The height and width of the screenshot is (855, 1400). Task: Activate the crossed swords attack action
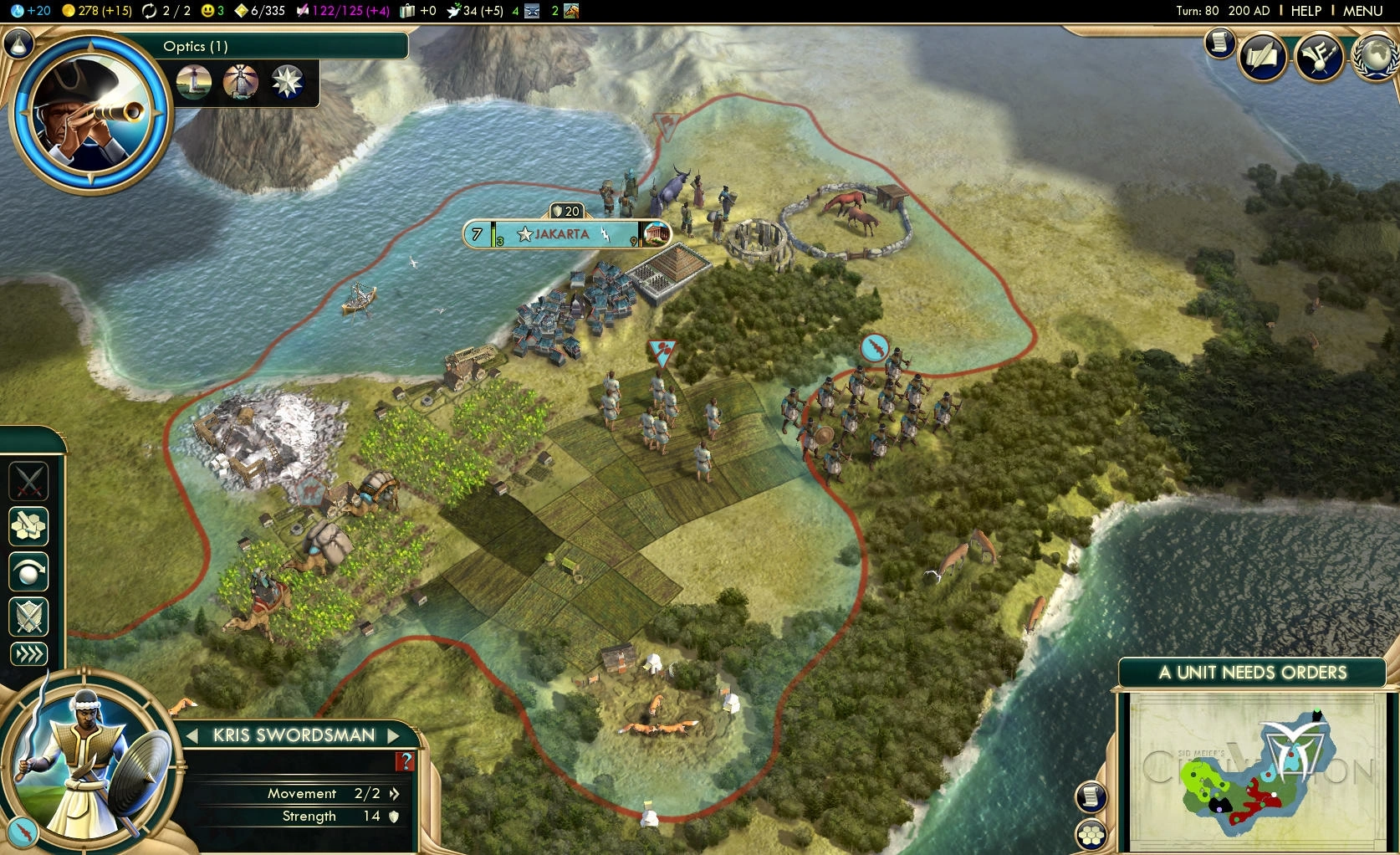[x=29, y=482]
